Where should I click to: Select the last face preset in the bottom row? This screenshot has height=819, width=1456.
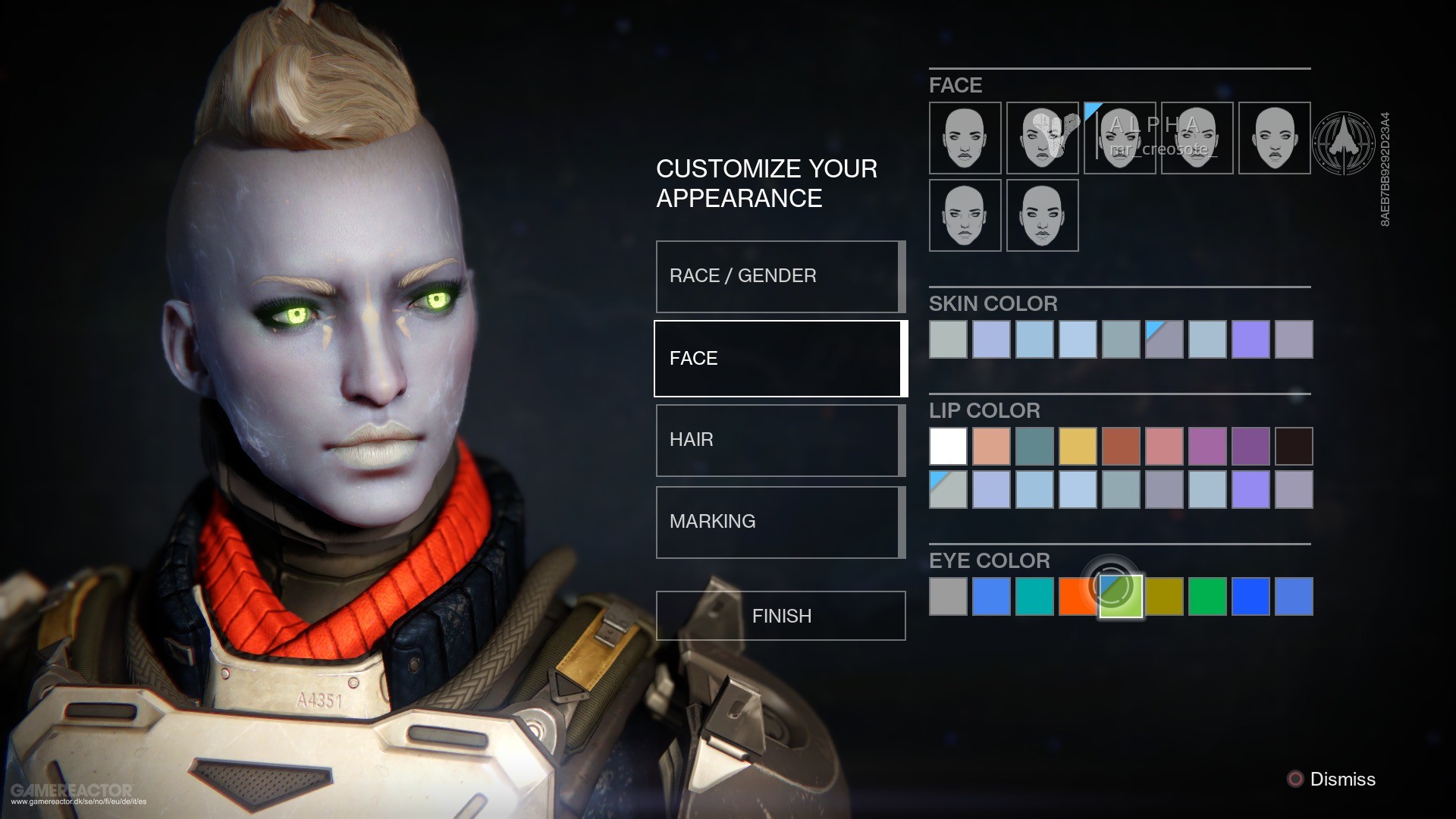click(1042, 215)
